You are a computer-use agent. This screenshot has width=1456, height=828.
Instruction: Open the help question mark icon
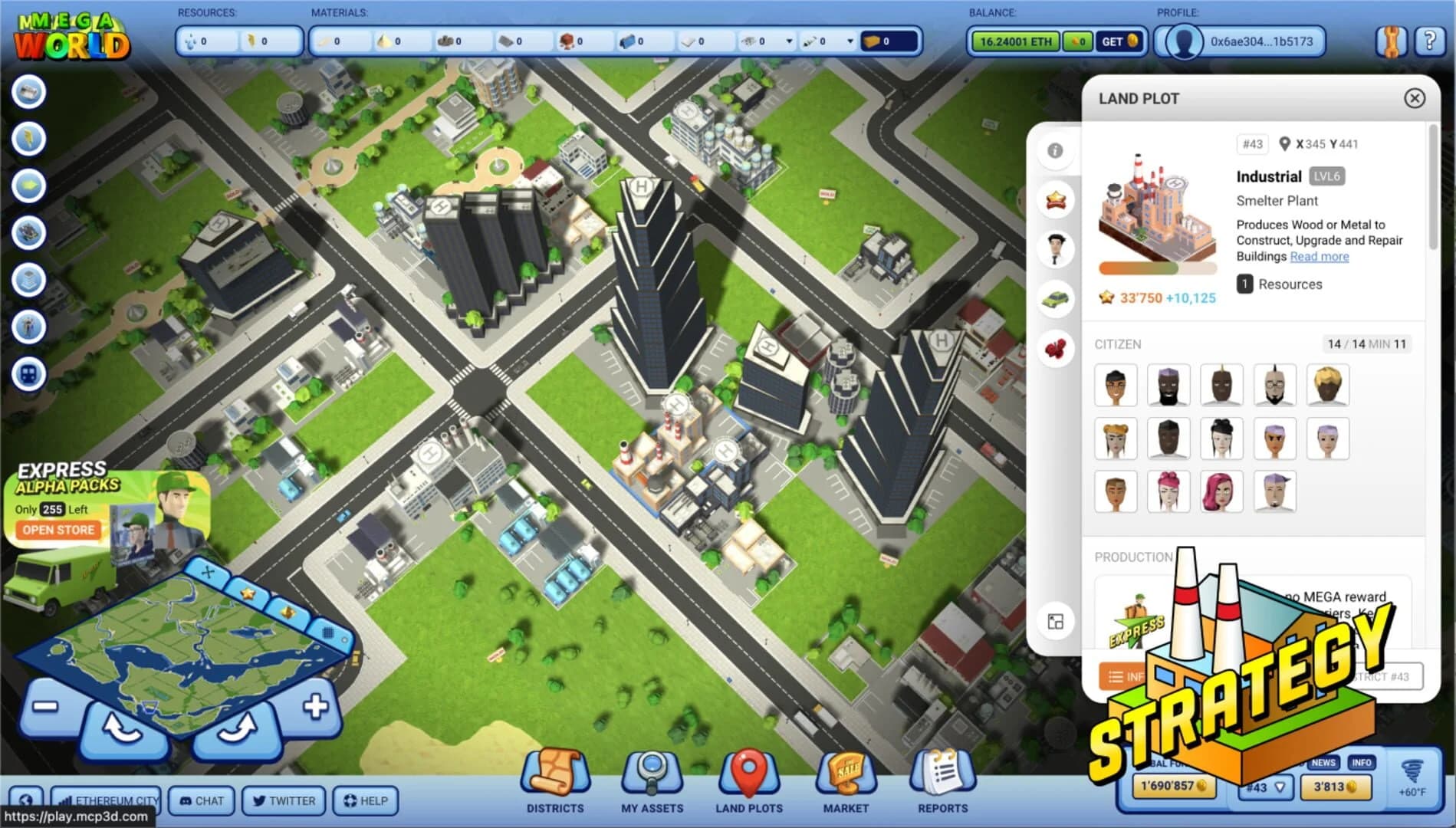point(1428,41)
